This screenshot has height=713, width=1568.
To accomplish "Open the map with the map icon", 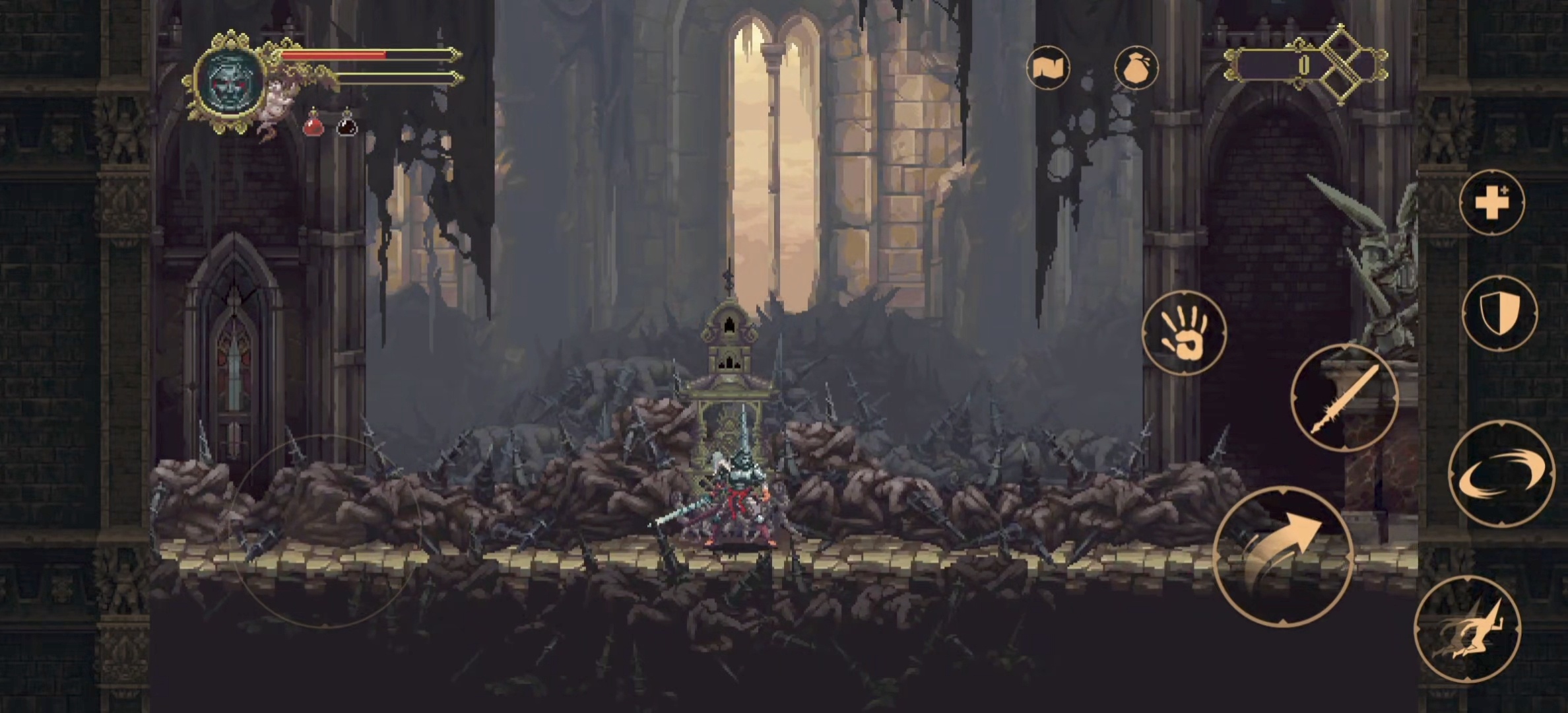I will coord(1048,67).
